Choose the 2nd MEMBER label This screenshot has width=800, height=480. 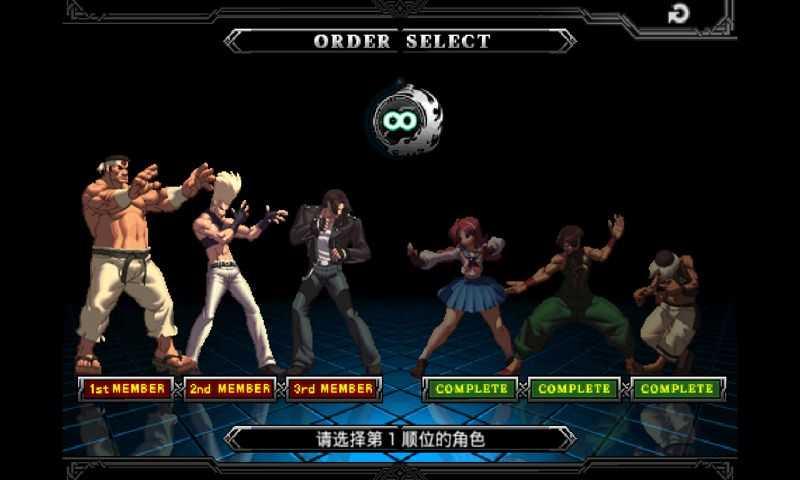(x=230, y=388)
